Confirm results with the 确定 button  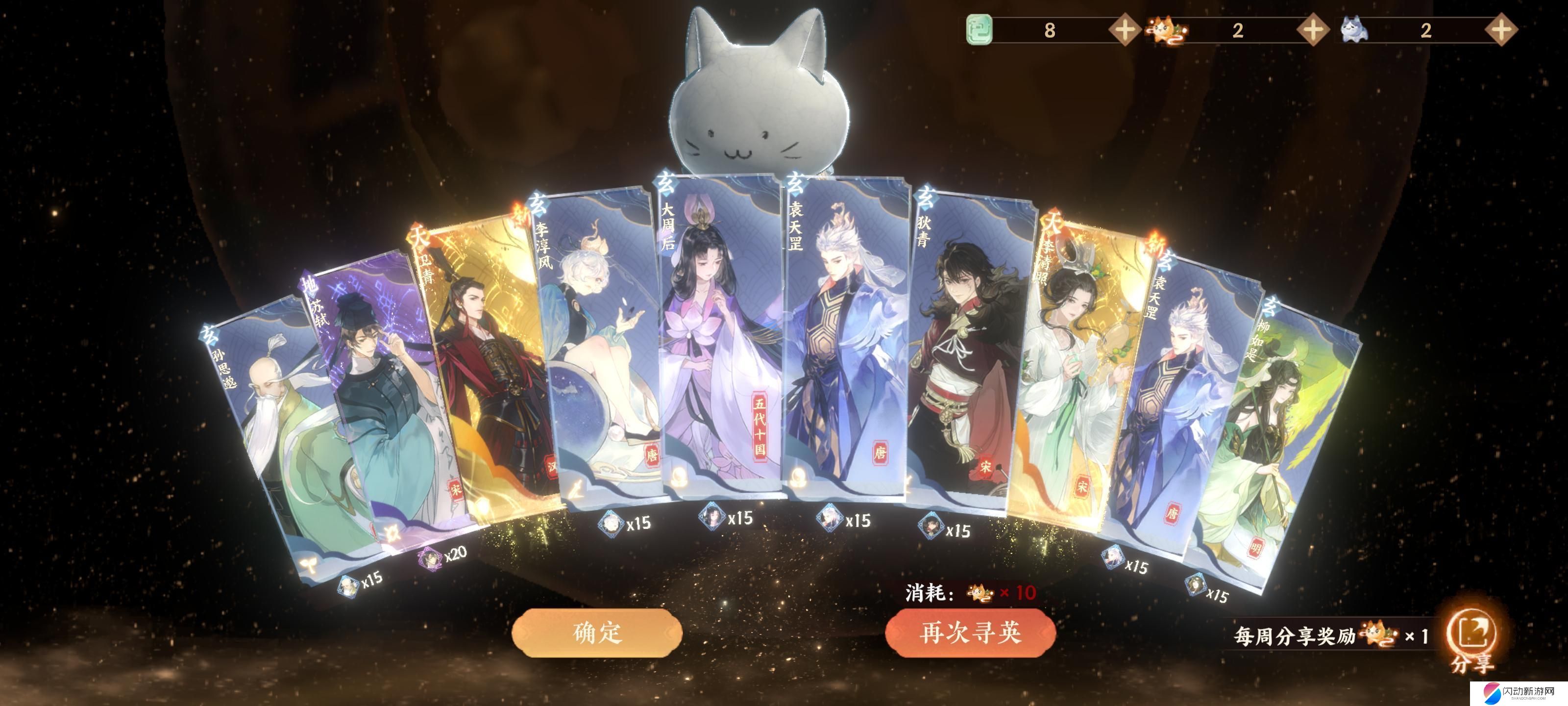coord(596,633)
